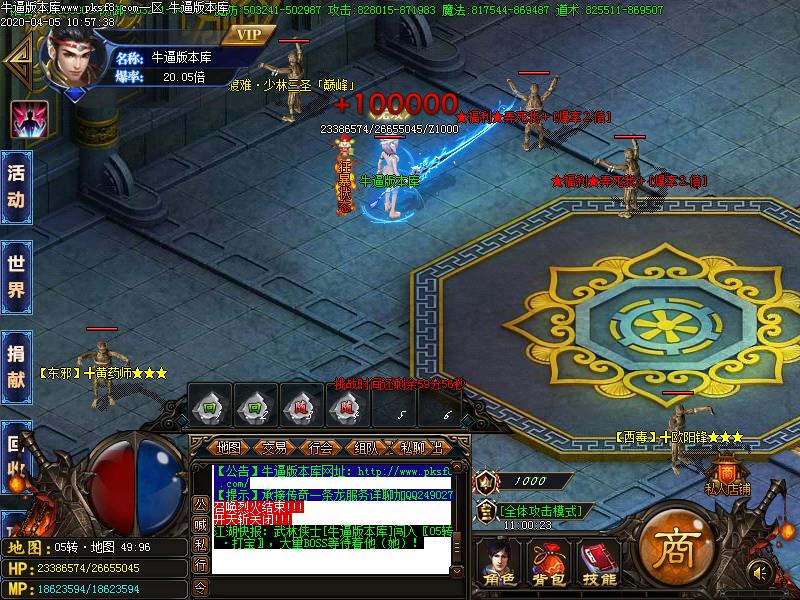The image size is (800, 600).
Task: Open the 交易 trade tab
Action: (274, 447)
